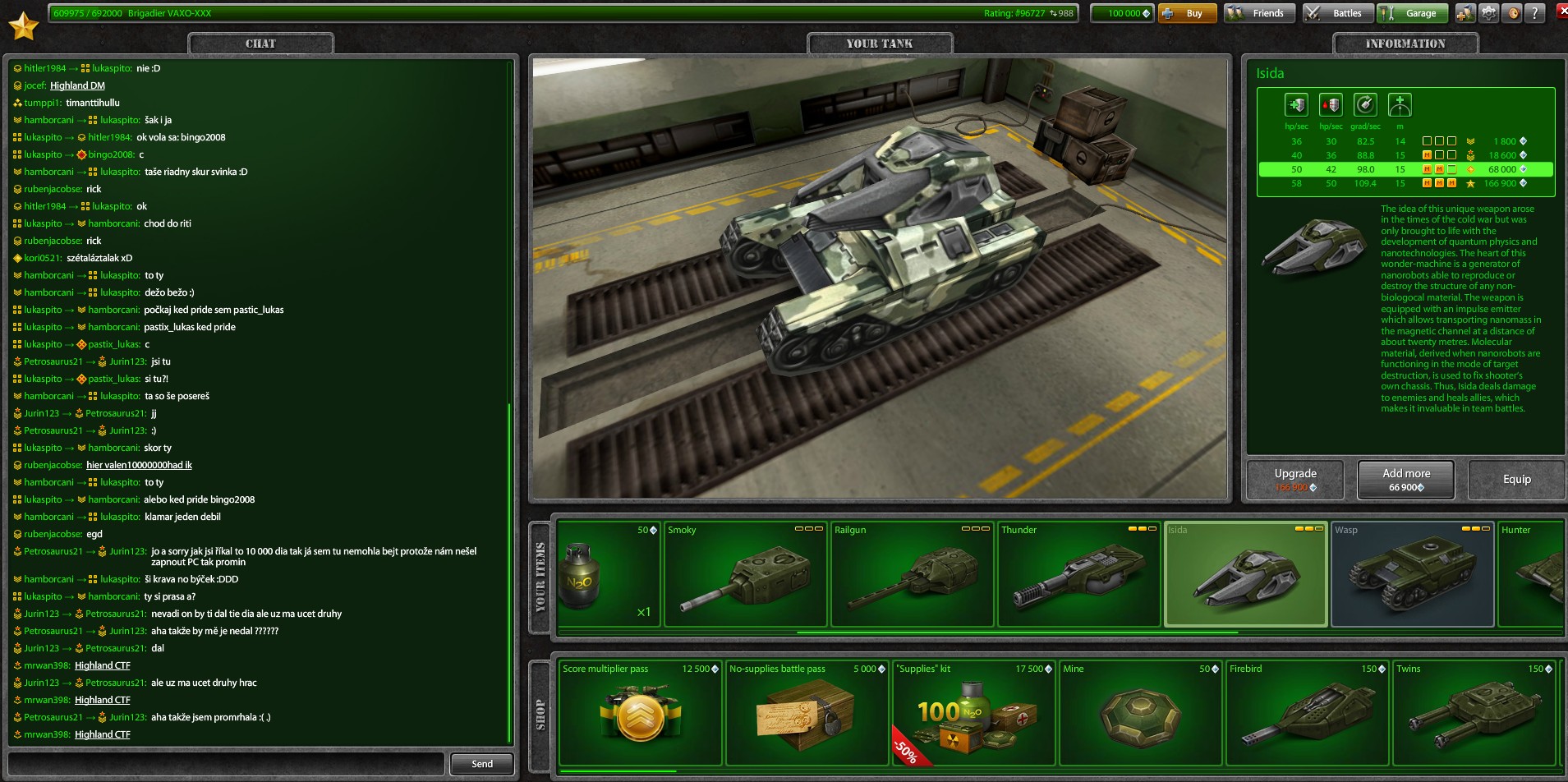Select the N2O nitro supply item
This screenshot has height=782, width=1568.
pos(608,574)
